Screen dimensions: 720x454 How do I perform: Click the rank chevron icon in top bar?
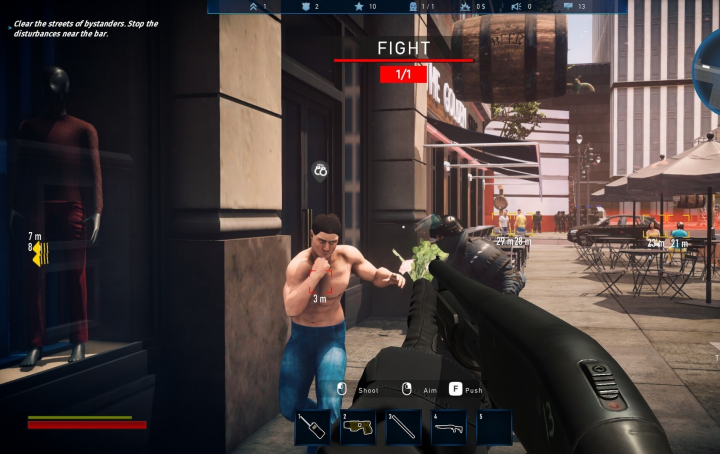point(252,6)
